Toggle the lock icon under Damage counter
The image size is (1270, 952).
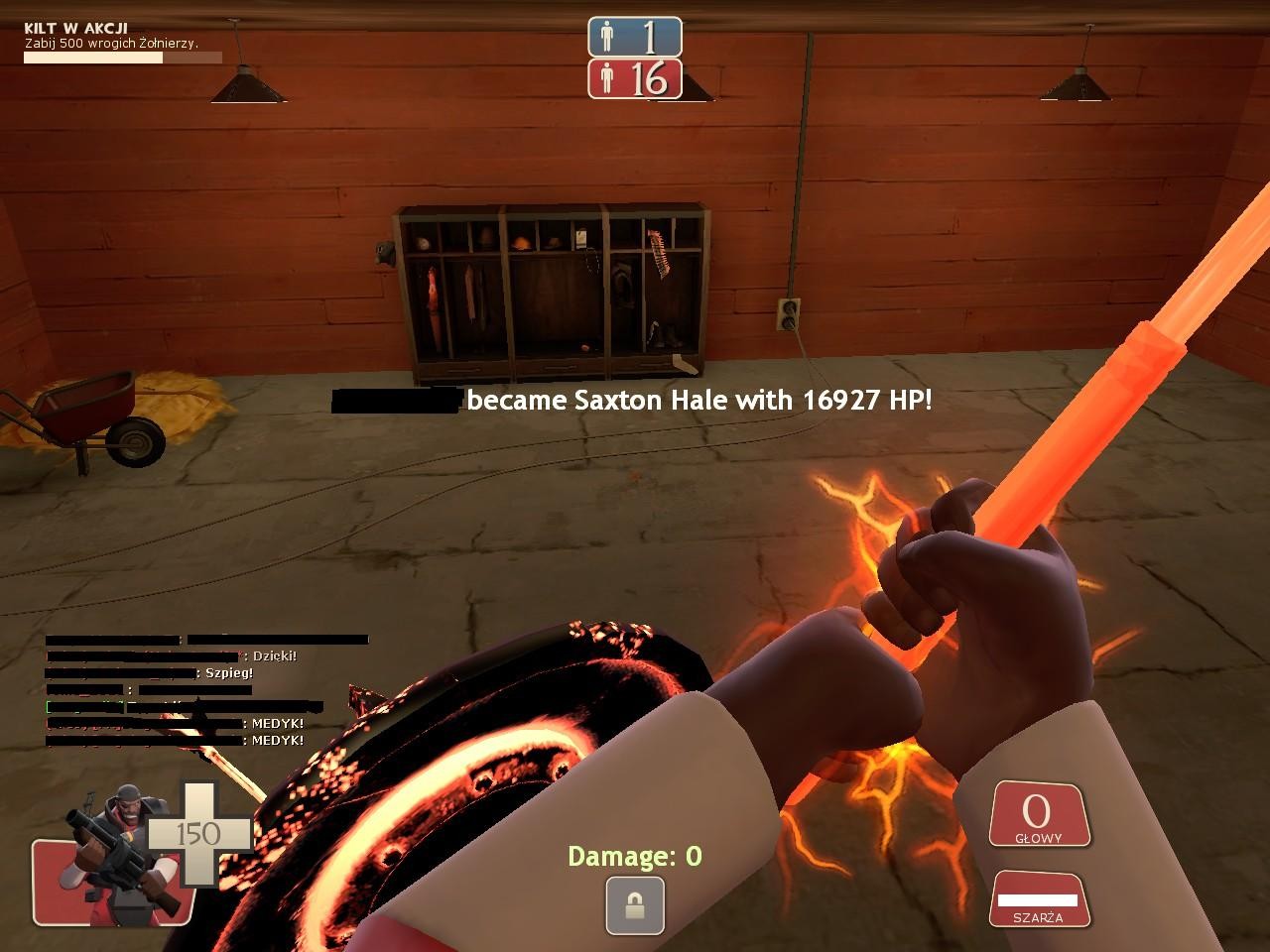(634, 906)
